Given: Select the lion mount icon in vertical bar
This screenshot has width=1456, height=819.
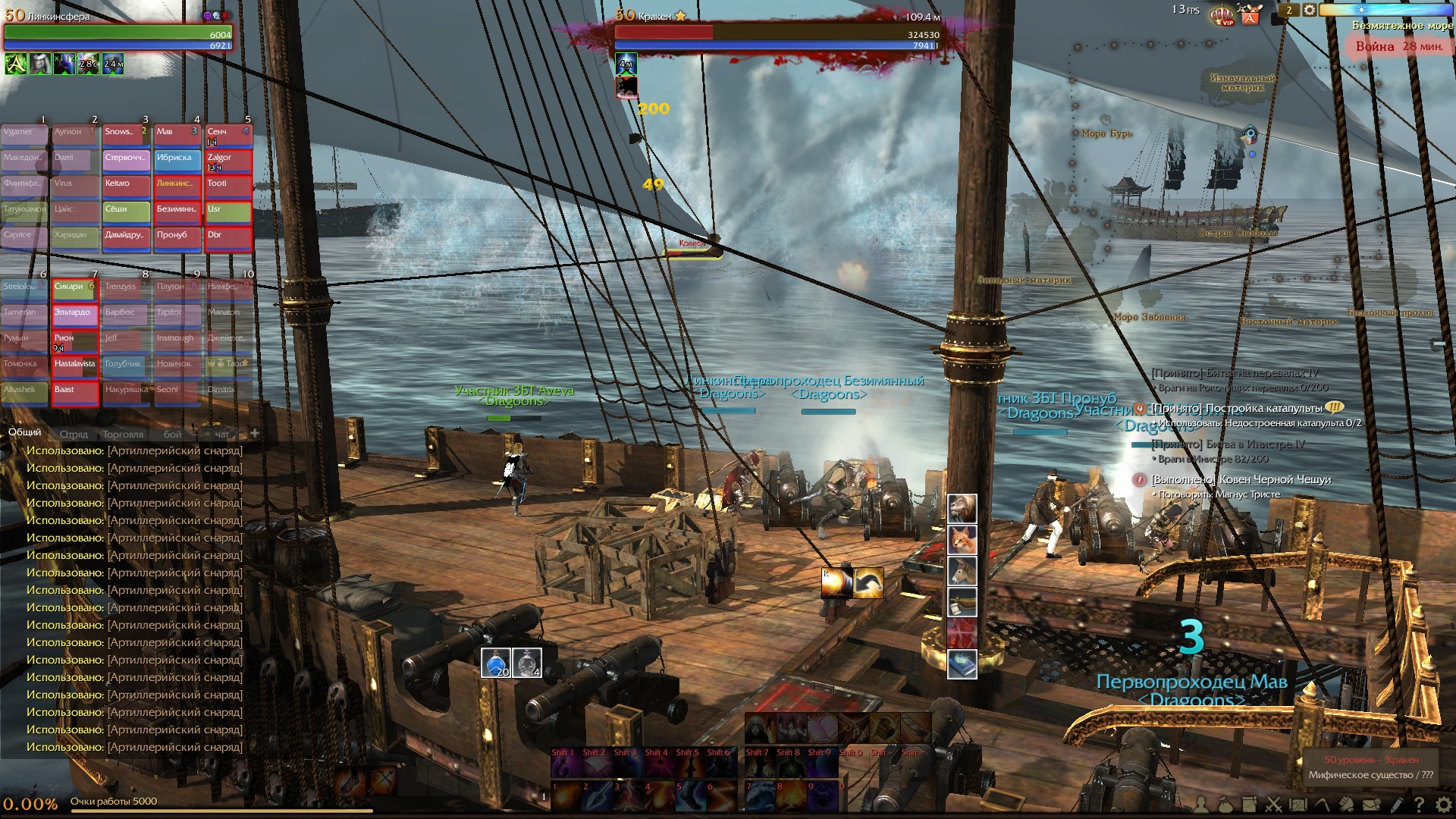Looking at the screenshot, I should (x=962, y=508).
